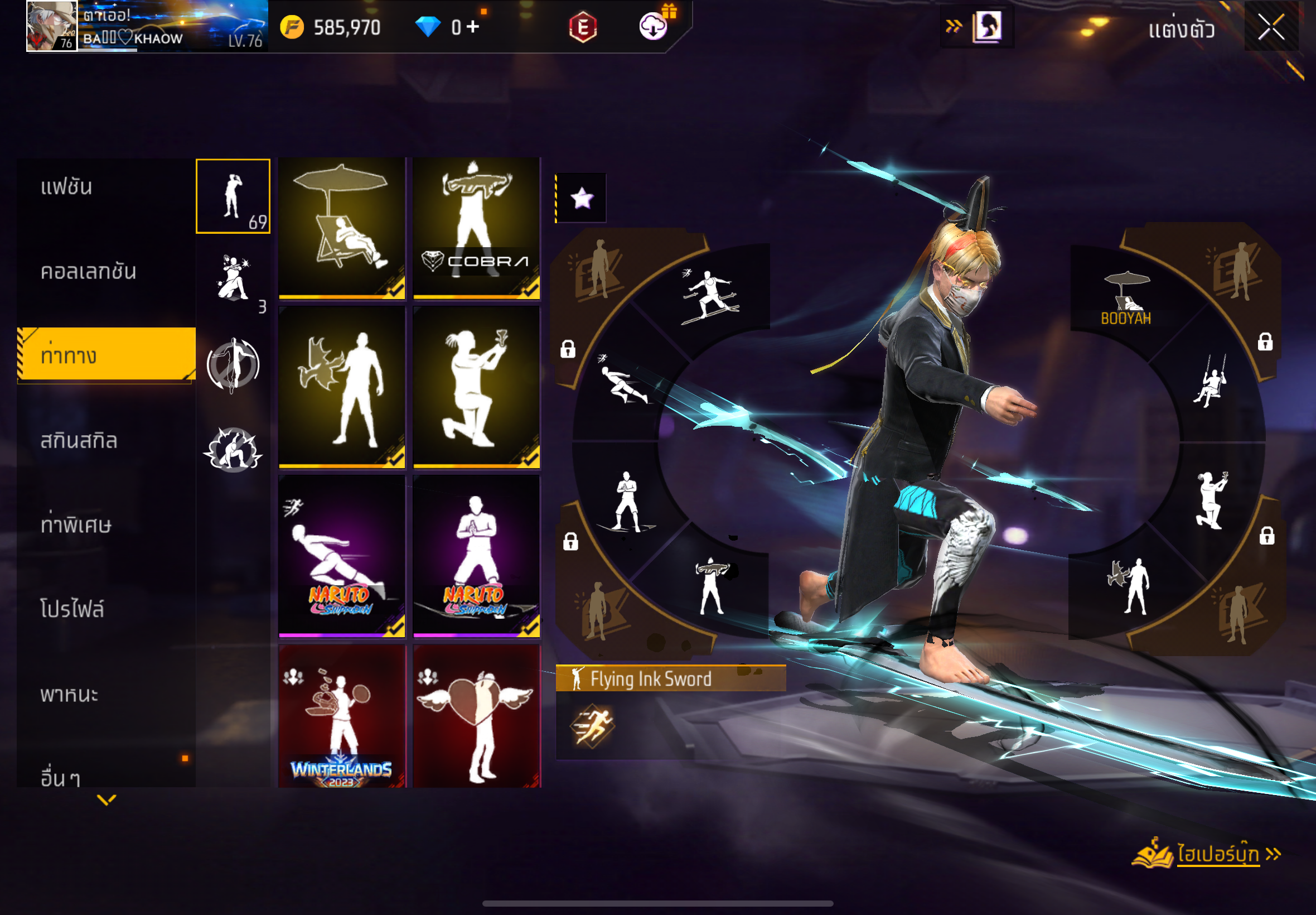
Task: Select the winged heart emote
Action: pyautogui.click(x=476, y=716)
